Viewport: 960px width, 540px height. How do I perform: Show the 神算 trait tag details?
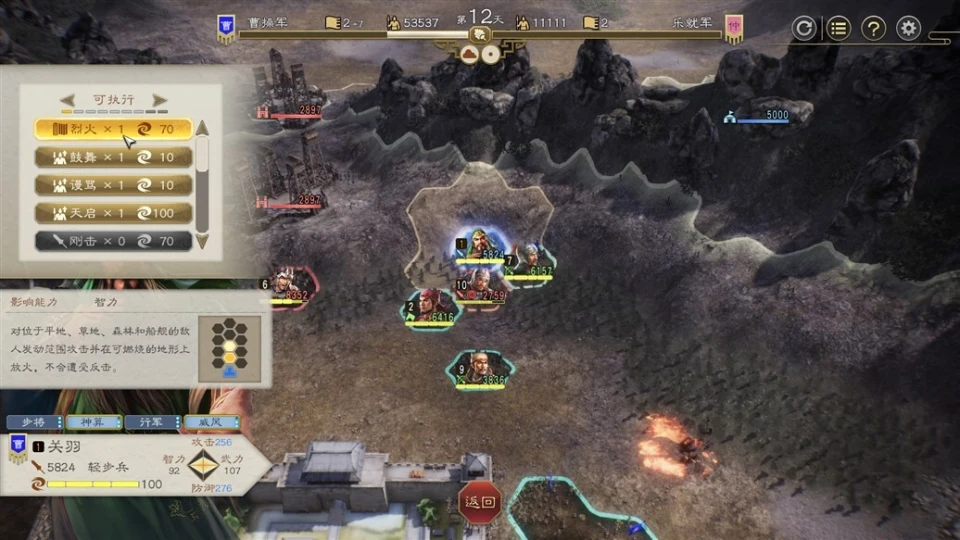93,422
